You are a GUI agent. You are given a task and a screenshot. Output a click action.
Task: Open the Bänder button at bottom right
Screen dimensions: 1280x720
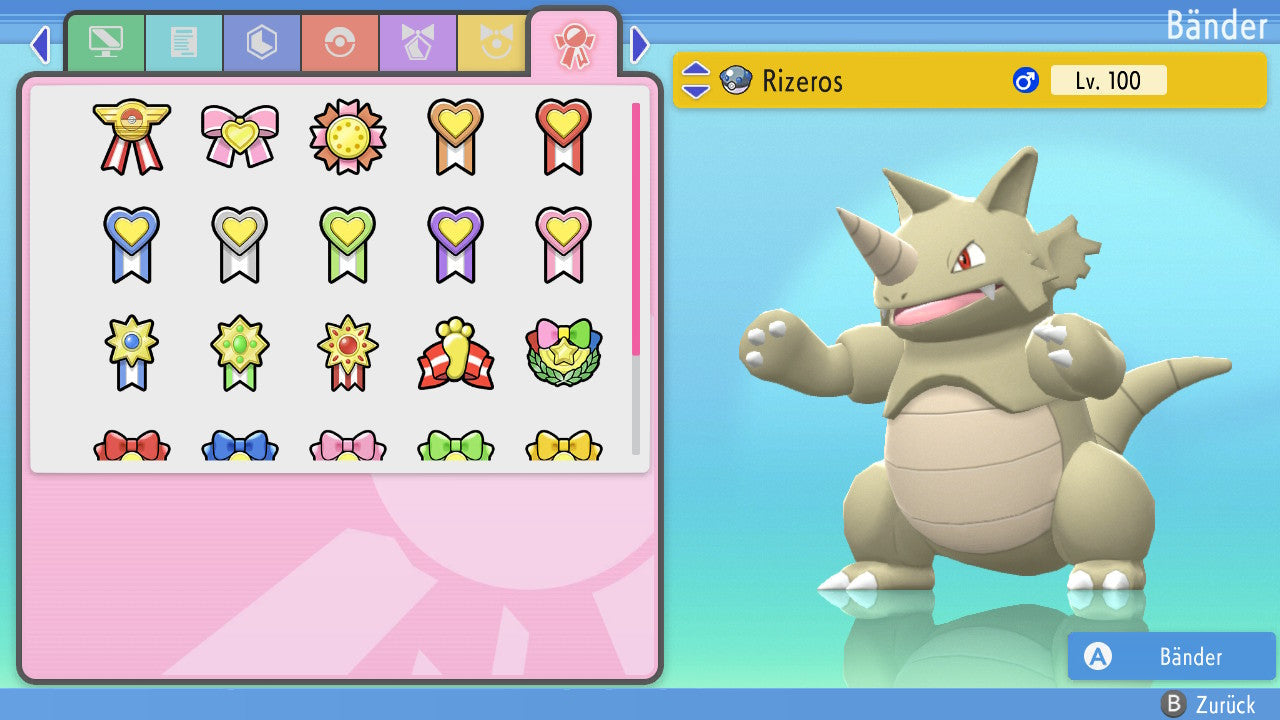pos(1171,656)
